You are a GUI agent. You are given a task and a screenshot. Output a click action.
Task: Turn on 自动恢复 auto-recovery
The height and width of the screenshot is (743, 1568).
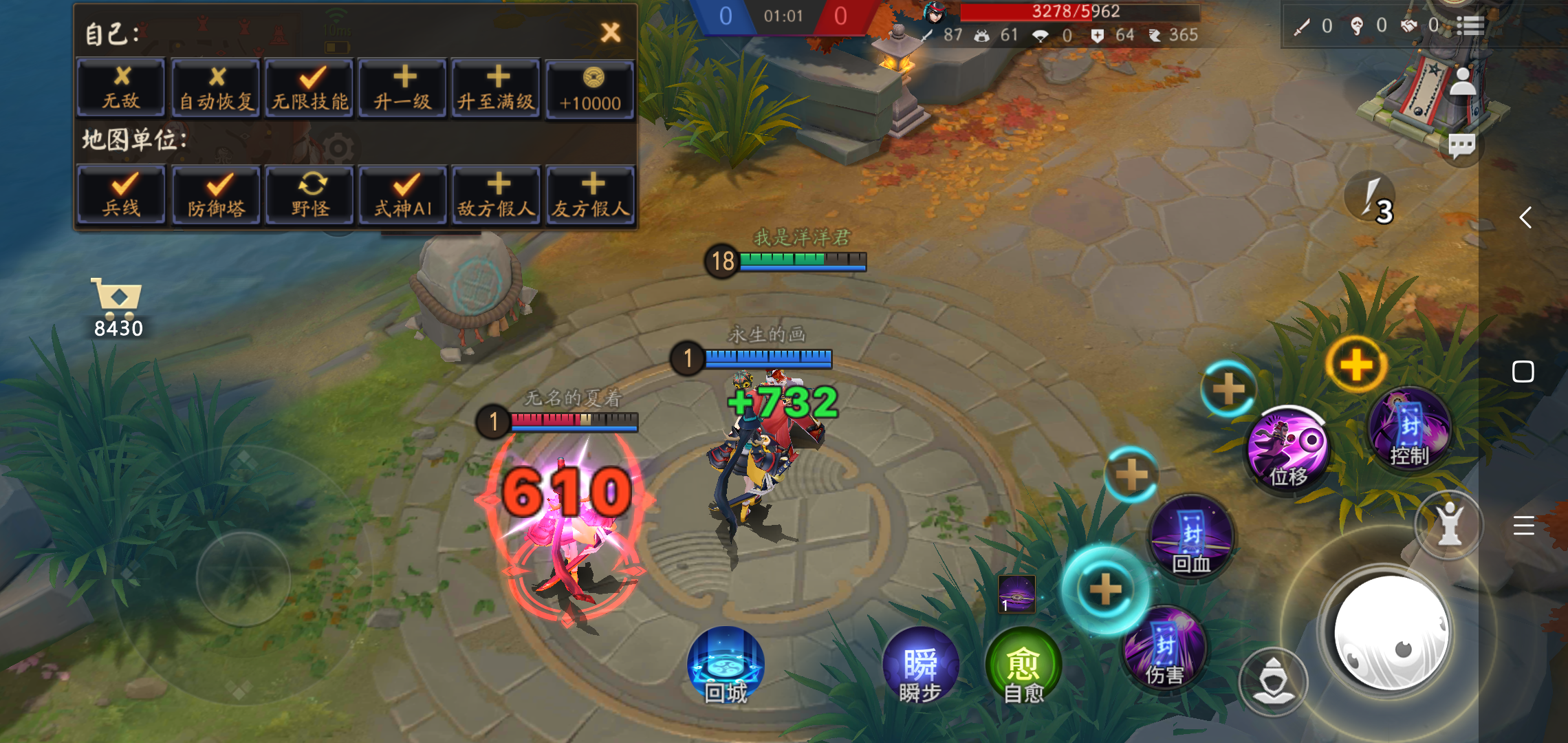tap(215, 87)
